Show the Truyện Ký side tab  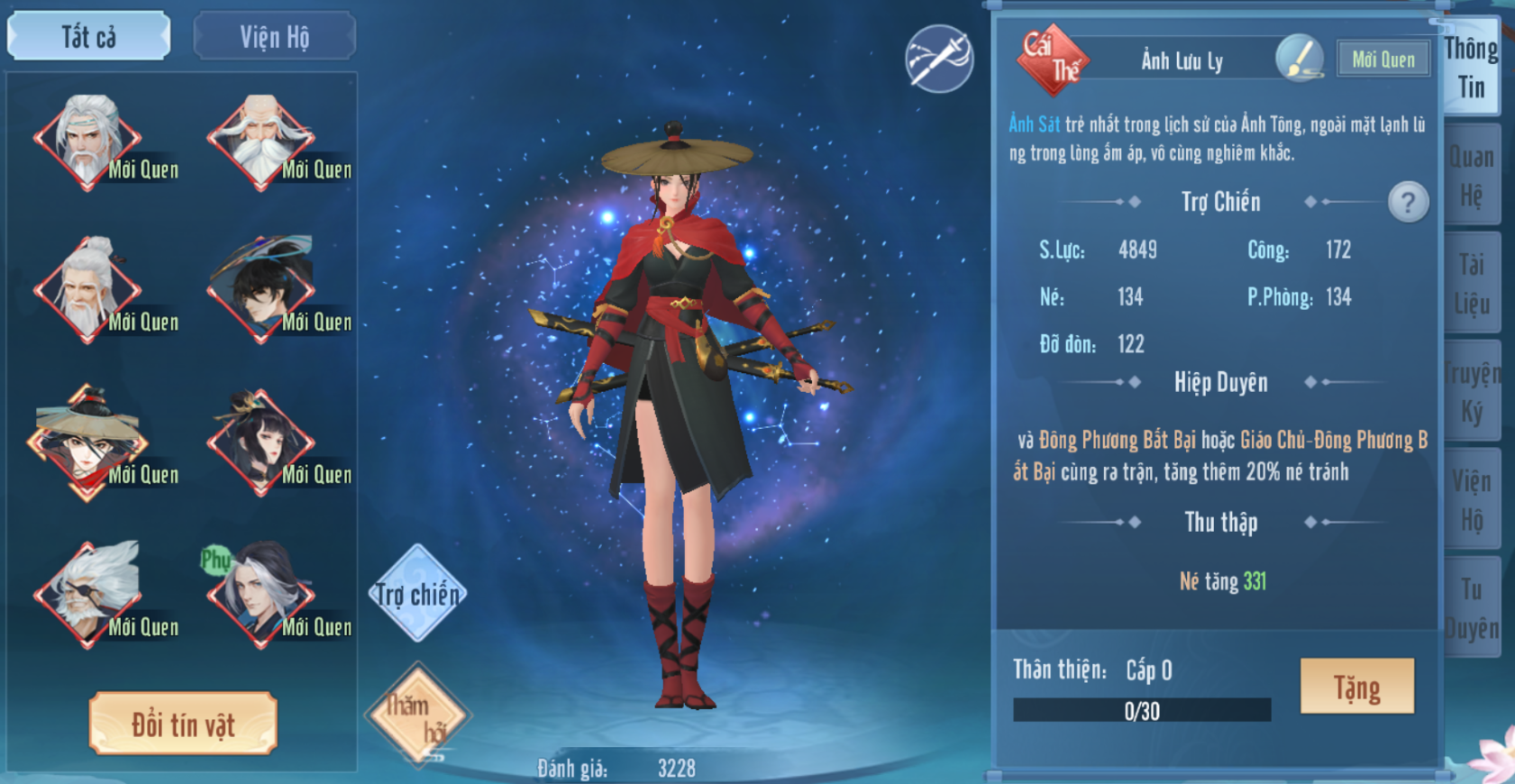tap(1471, 392)
